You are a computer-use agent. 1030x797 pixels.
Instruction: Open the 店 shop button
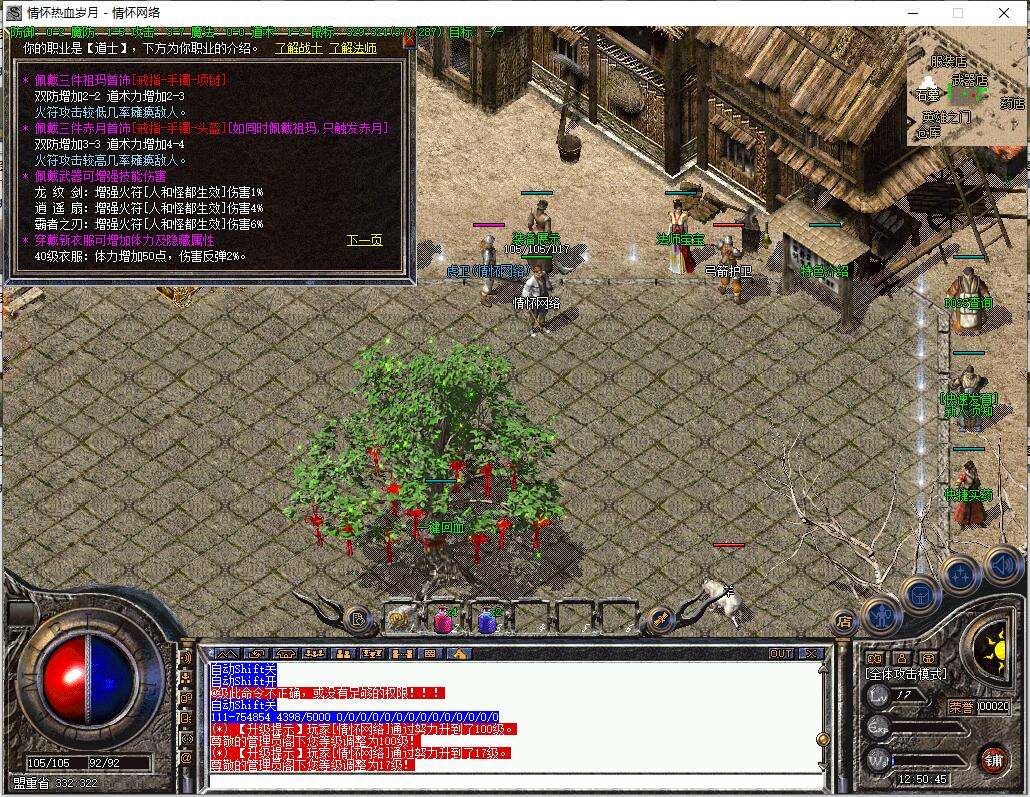coord(842,621)
